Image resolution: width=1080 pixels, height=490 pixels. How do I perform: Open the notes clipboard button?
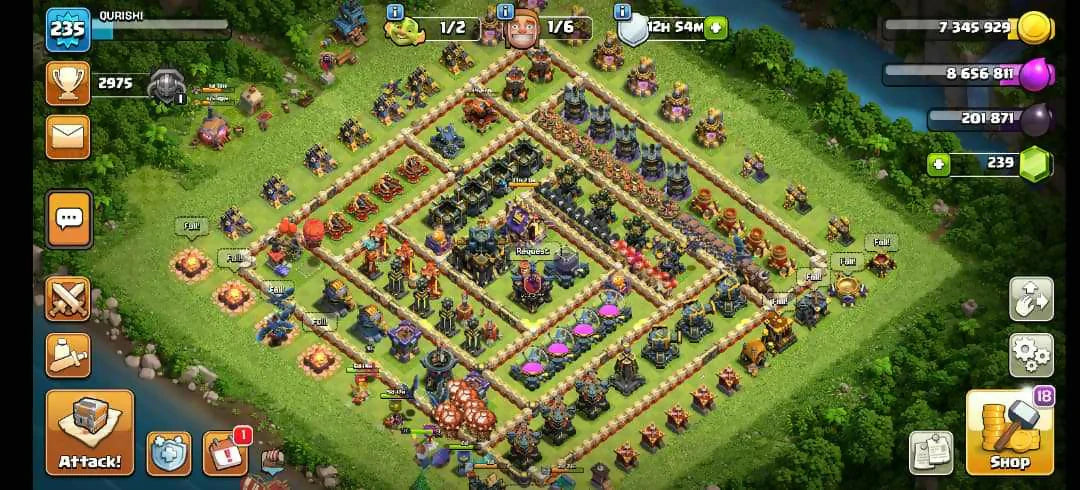coord(930,452)
